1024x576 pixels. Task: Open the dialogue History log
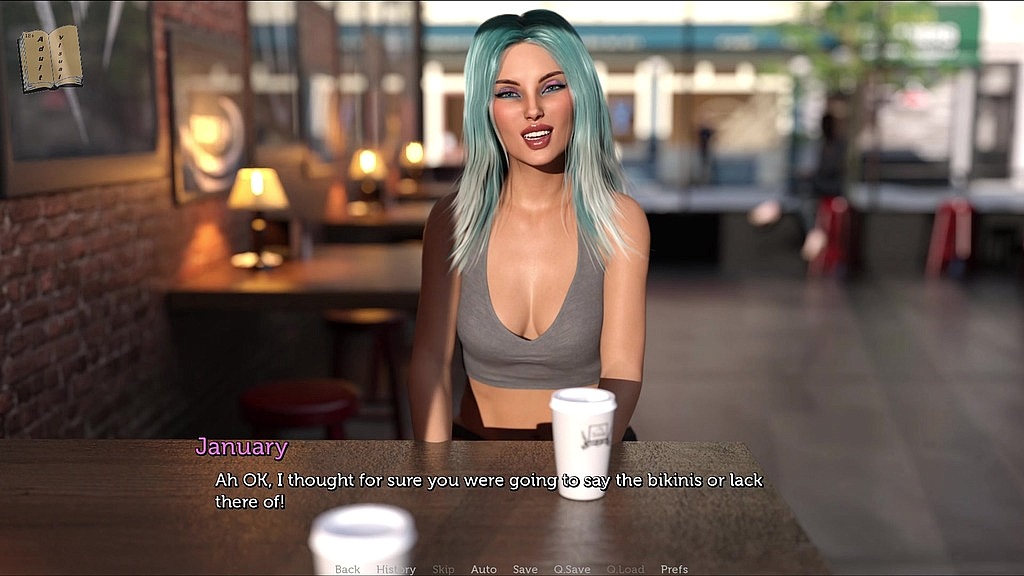click(396, 569)
